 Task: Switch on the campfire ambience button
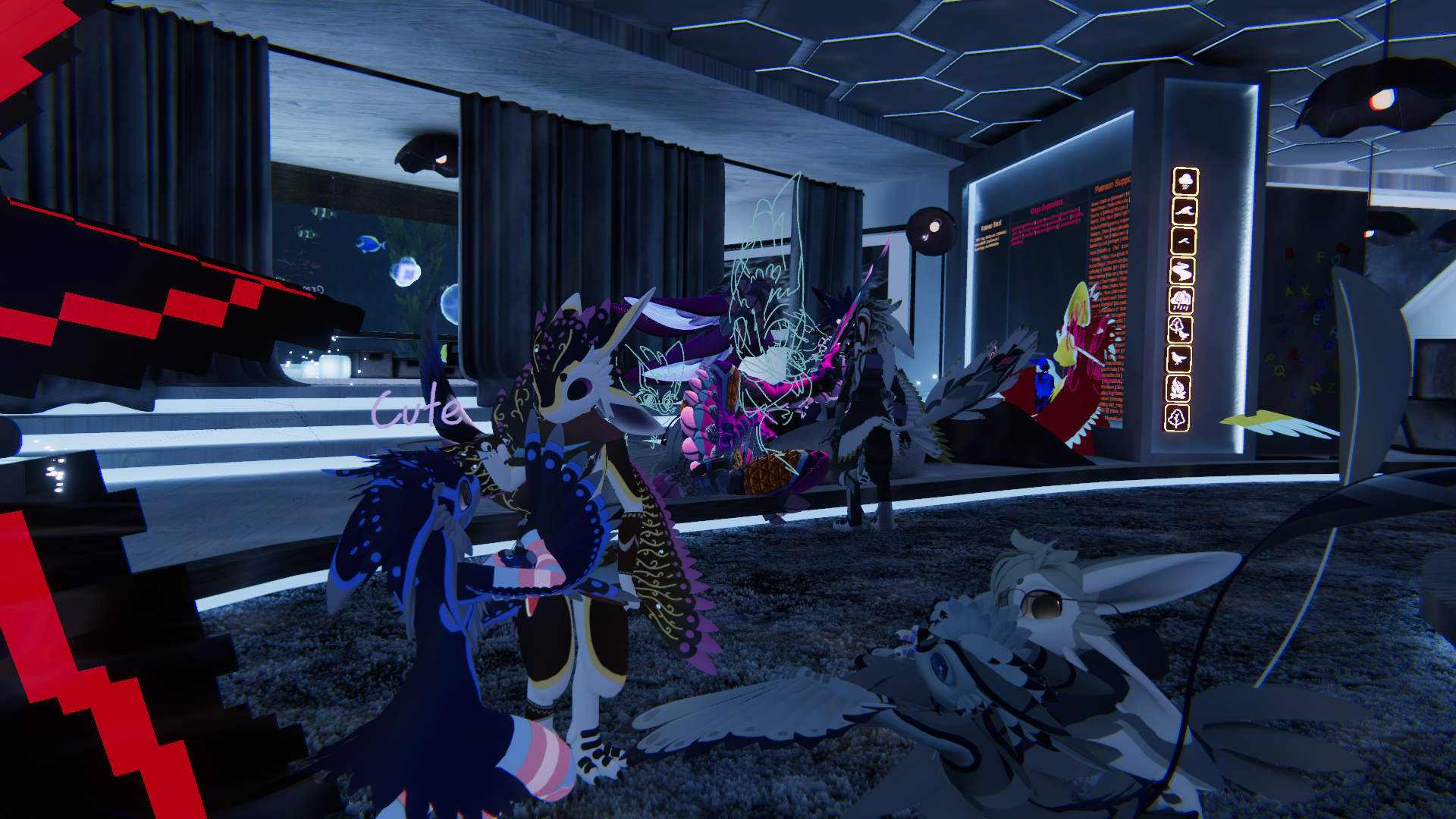(1178, 389)
